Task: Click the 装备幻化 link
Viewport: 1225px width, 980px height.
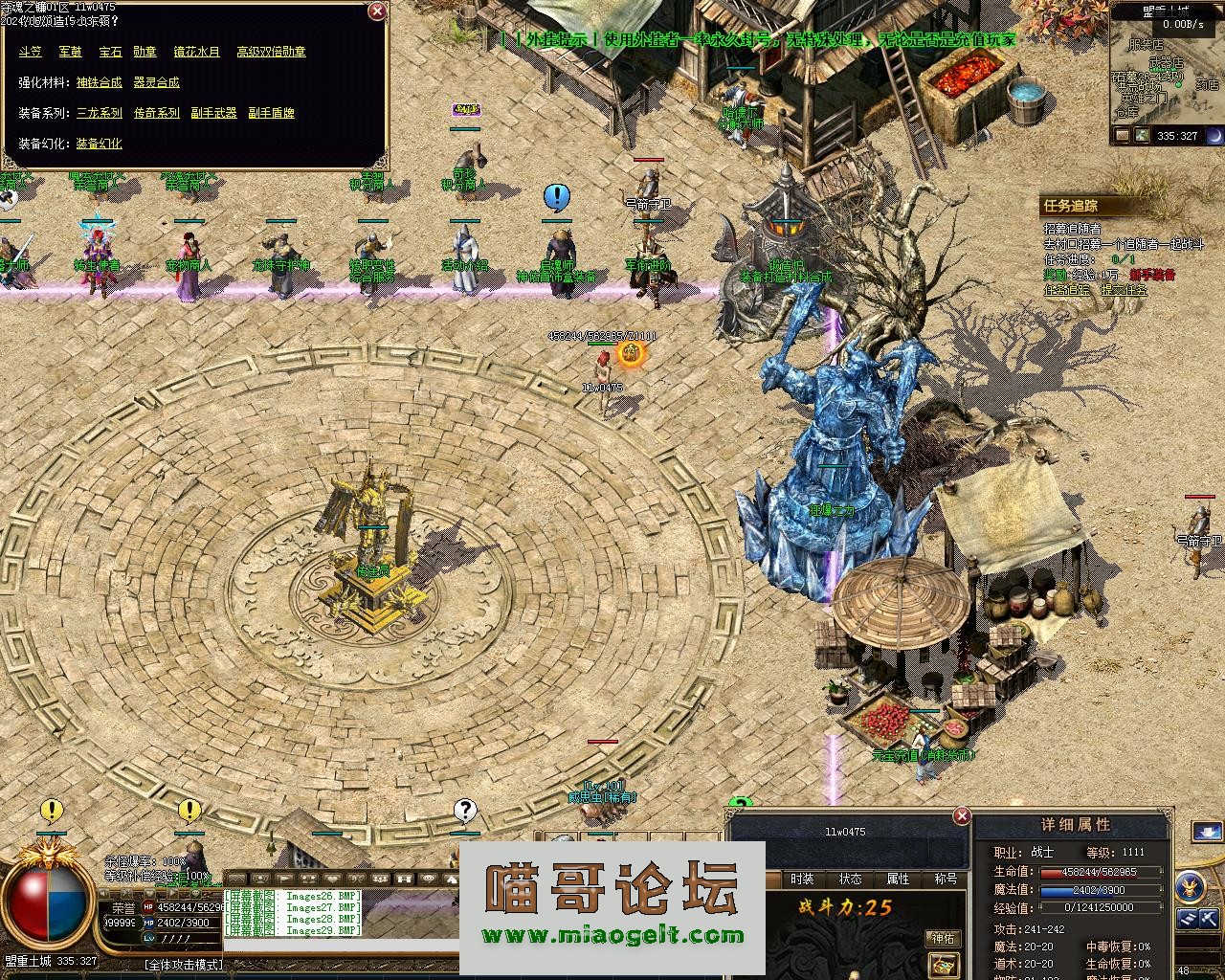Action: (x=100, y=144)
